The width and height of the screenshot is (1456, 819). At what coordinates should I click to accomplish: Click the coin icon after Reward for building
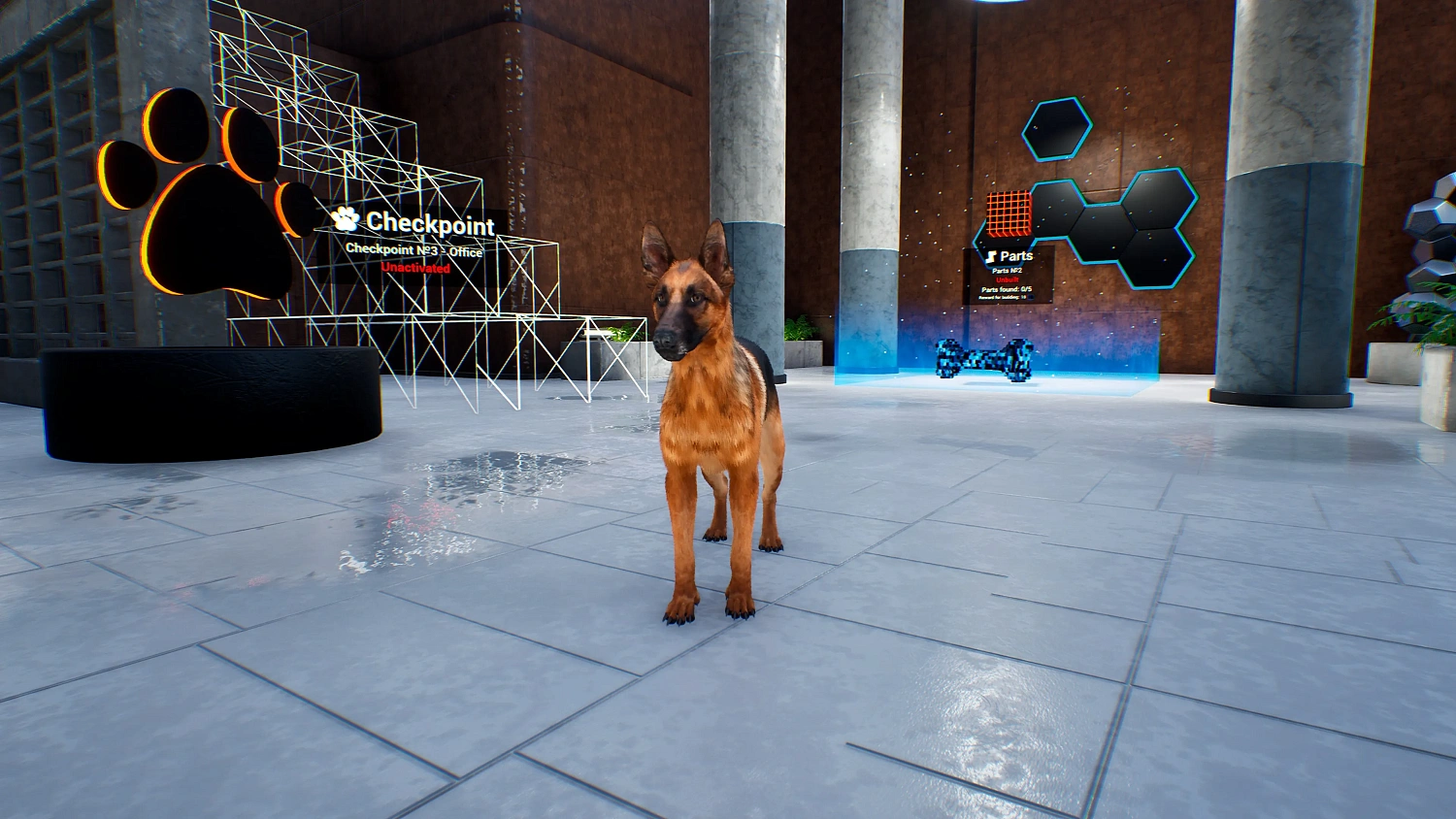pos(1032,296)
